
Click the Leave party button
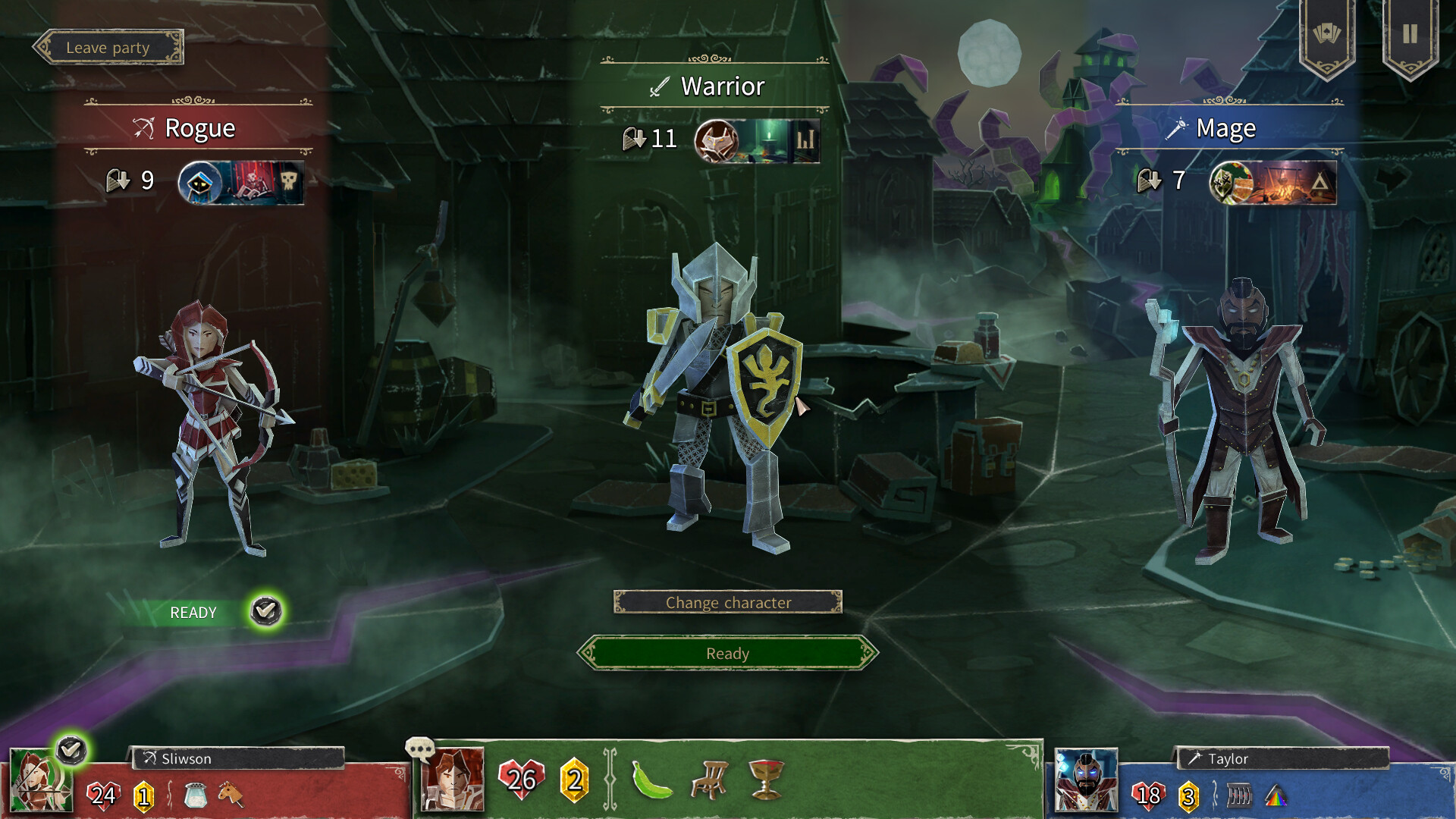click(x=110, y=47)
